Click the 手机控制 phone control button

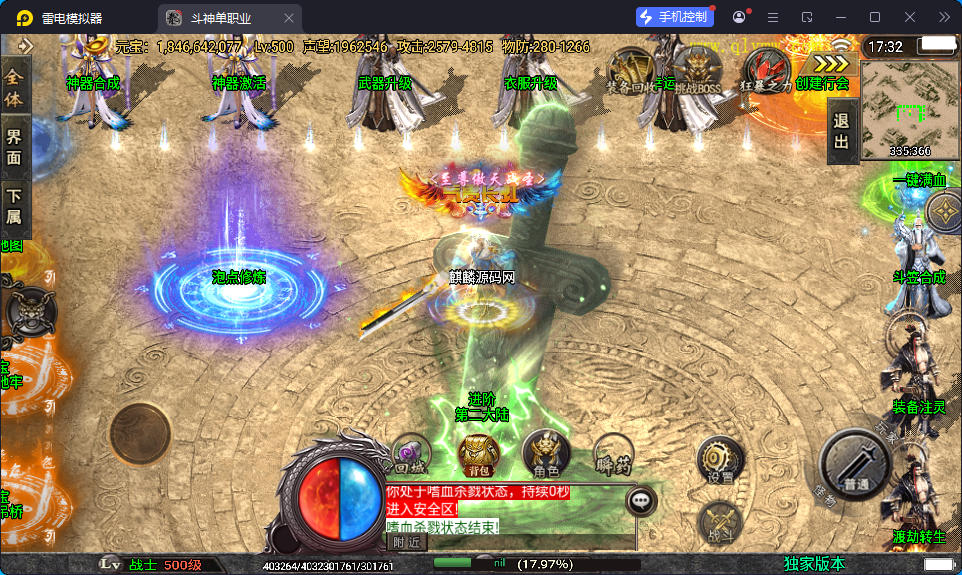click(x=675, y=17)
